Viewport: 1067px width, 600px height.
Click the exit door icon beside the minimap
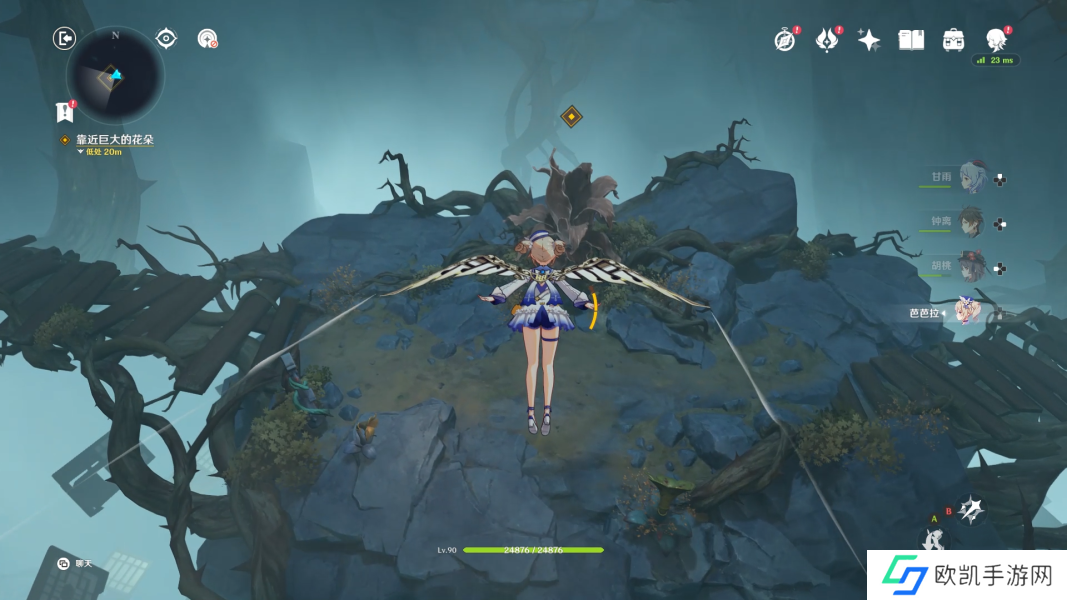[x=64, y=39]
